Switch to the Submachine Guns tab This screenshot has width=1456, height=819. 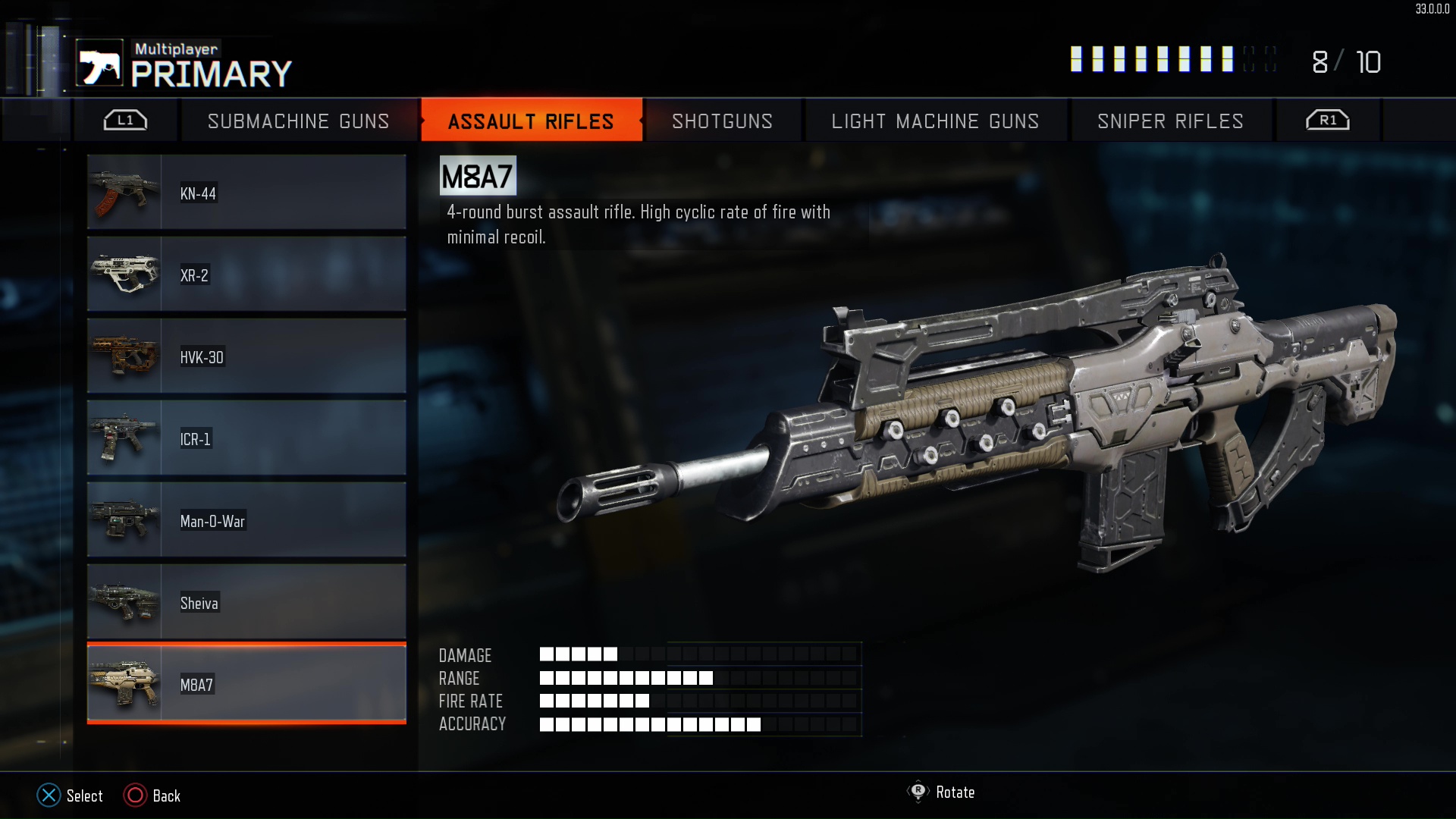point(298,121)
